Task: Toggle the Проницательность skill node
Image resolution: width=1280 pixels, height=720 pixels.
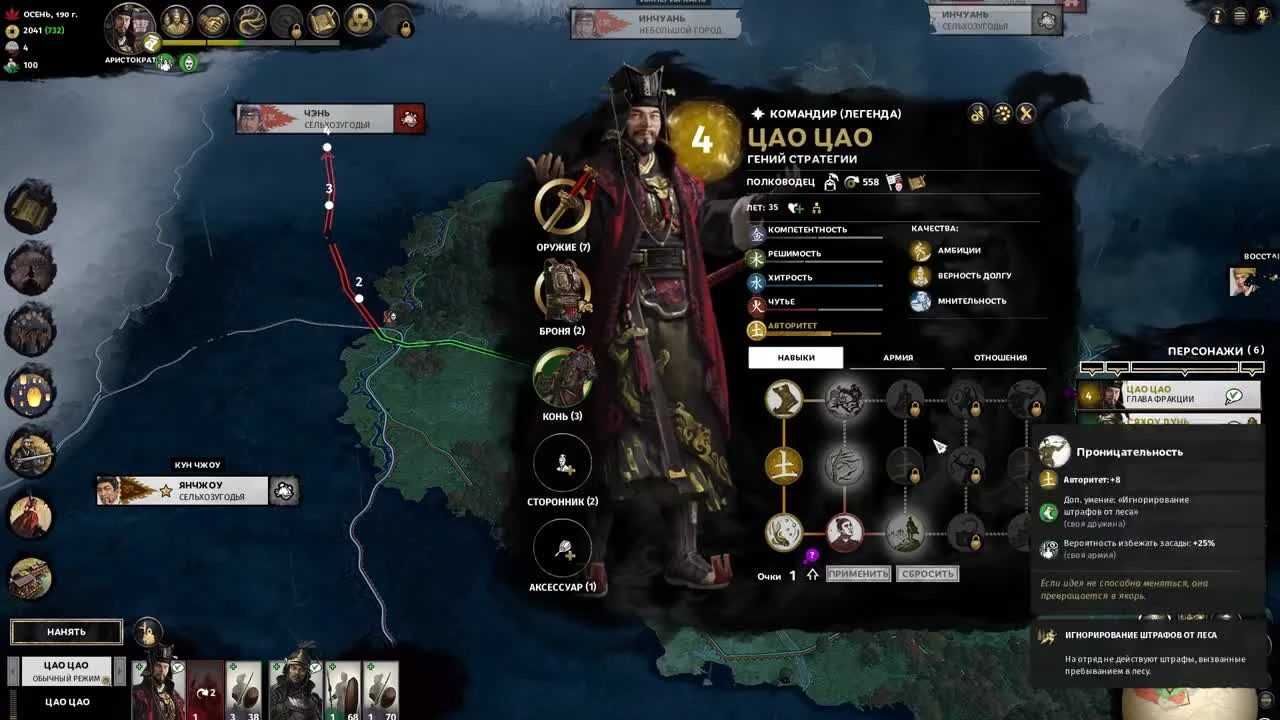Action: pyautogui.click(x=904, y=530)
